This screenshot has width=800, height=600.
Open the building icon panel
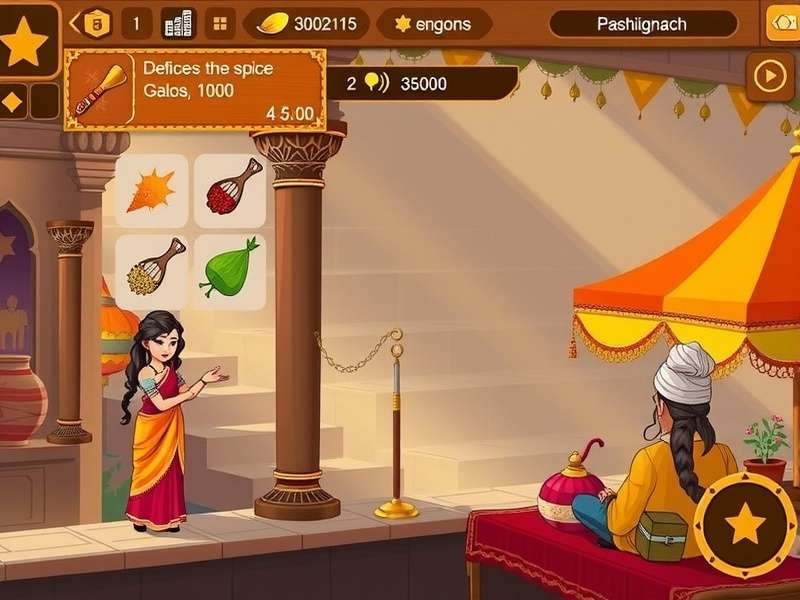coord(179,23)
